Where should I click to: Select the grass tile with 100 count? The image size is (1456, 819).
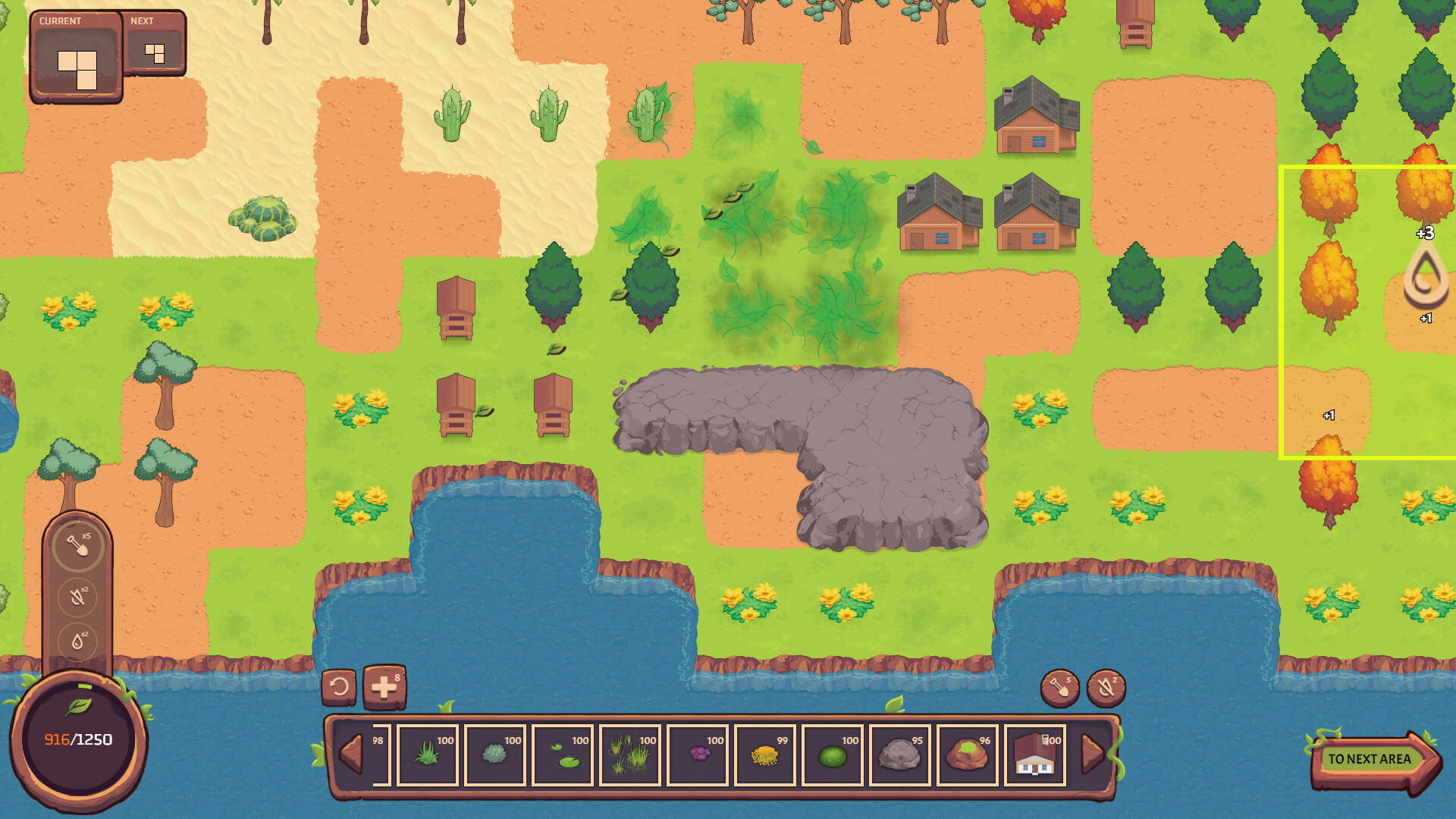pos(427,756)
